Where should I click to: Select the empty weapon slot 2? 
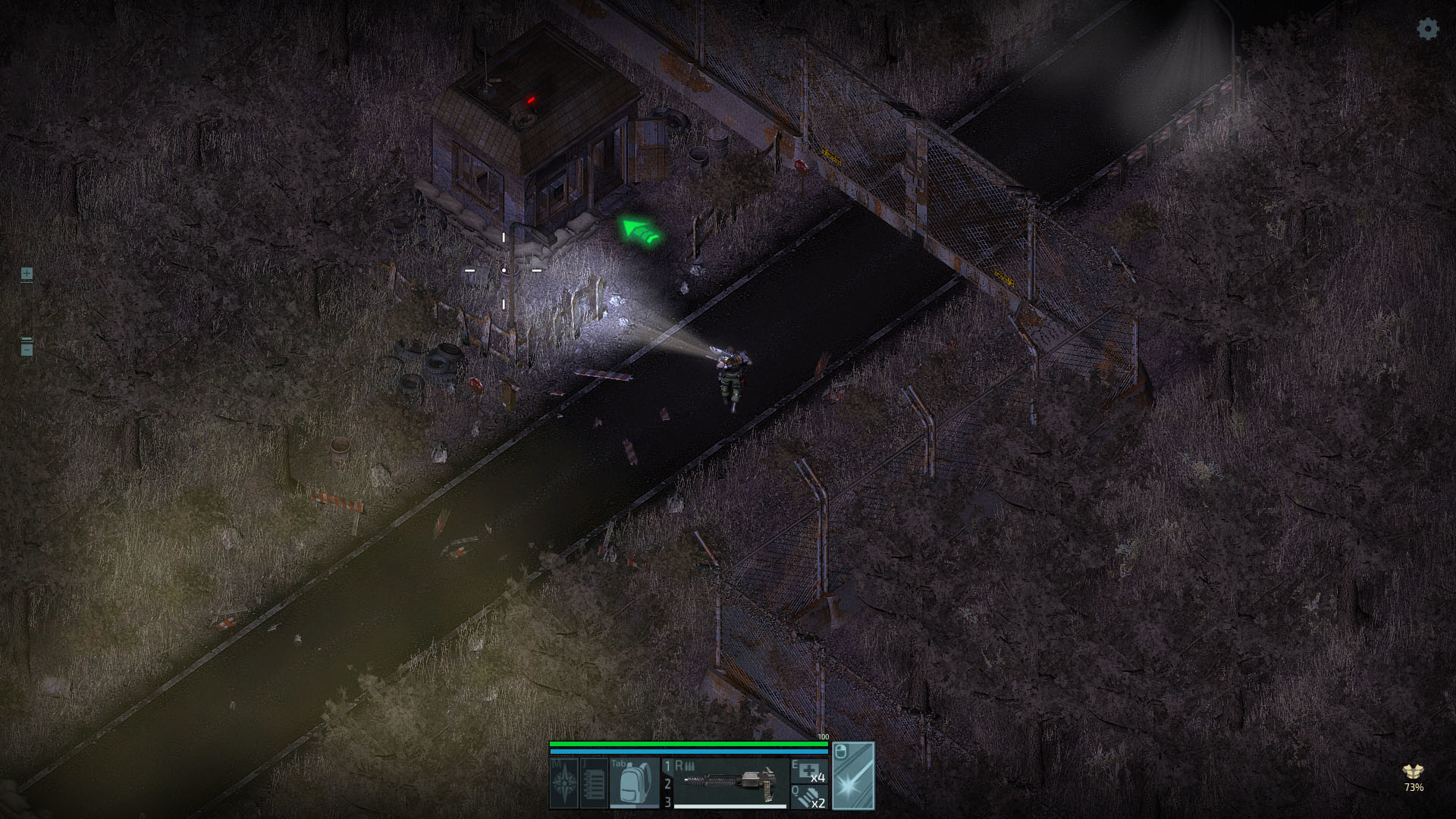(667, 785)
